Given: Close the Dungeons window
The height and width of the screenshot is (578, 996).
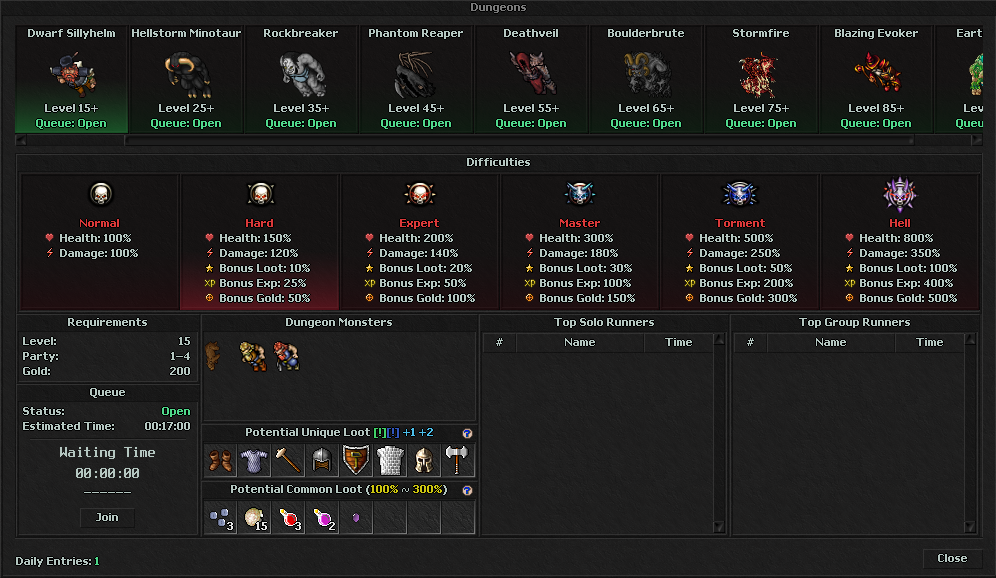Looking at the screenshot, I should click(x=952, y=558).
